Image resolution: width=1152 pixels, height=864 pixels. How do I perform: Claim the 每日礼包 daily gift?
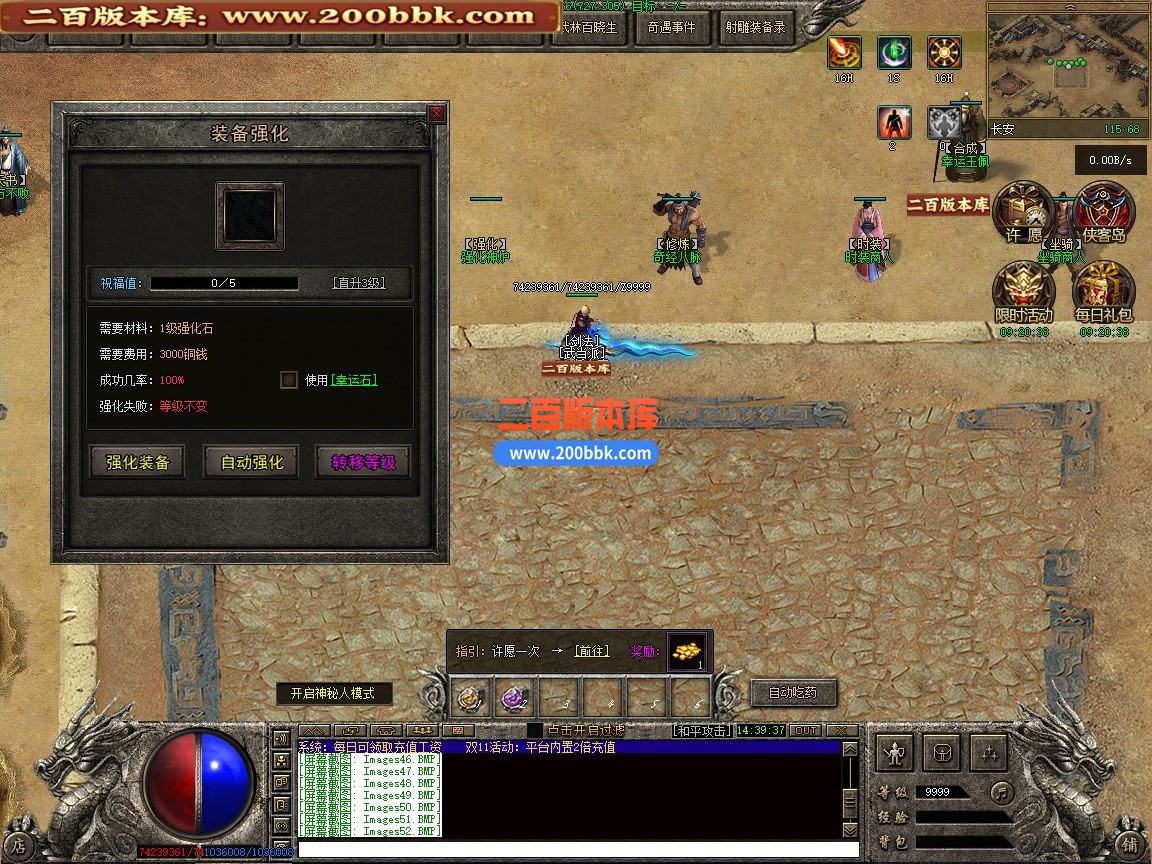[x=1103, y=293]
